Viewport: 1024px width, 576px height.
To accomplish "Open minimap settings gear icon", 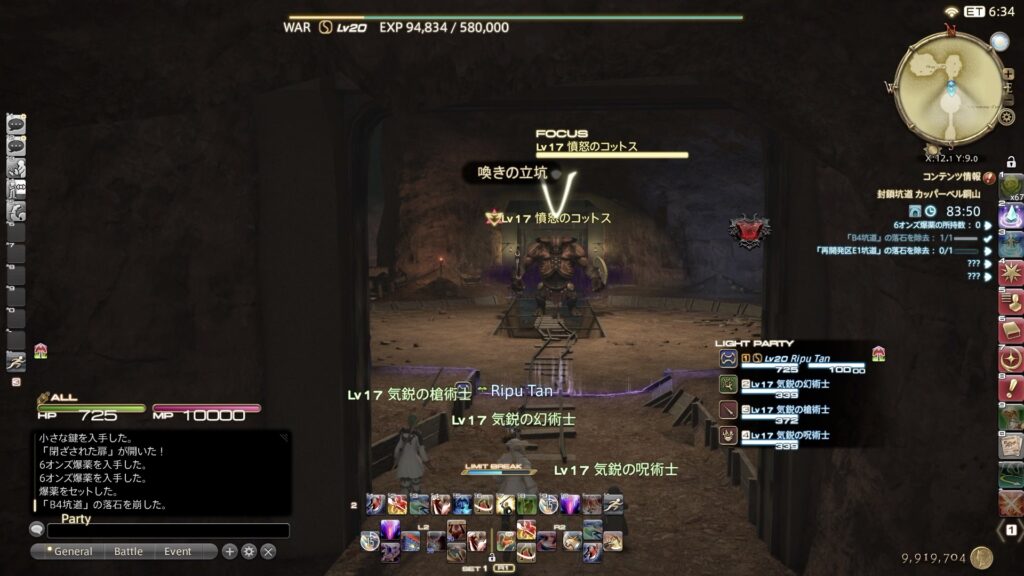I will pyautogui.click(x=1007, y=117).
